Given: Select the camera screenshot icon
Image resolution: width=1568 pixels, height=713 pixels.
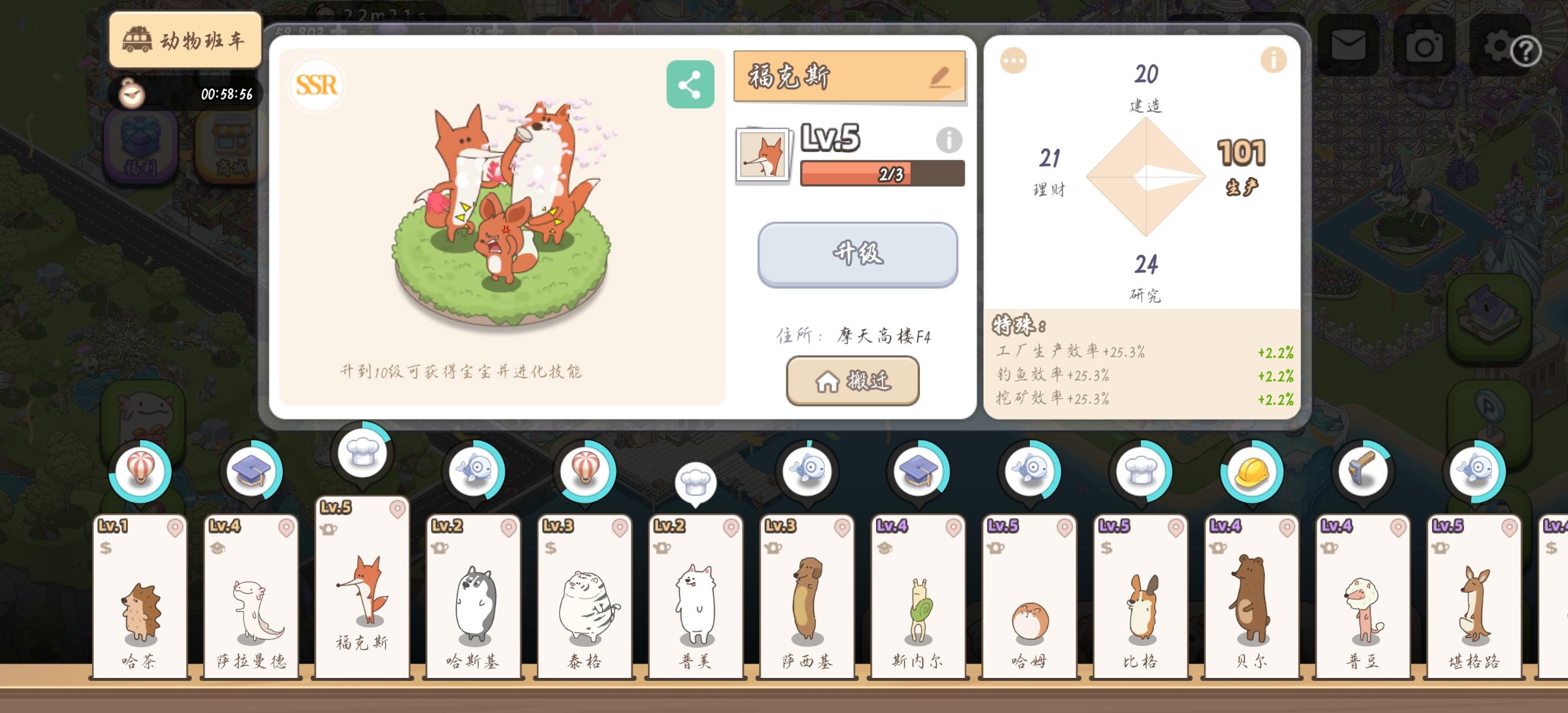Looking at the screenshot, I should [x=1425, y=46].
